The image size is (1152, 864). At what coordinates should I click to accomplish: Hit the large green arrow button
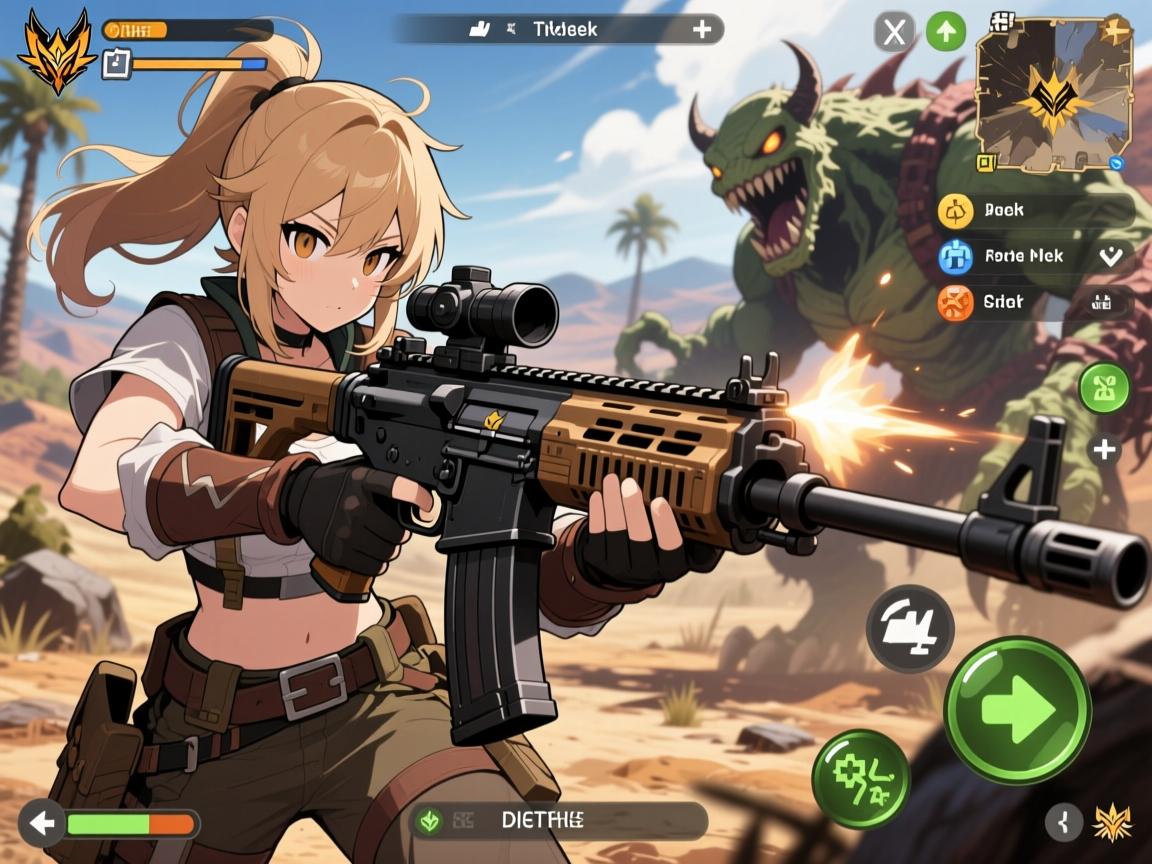(1017, 710)
